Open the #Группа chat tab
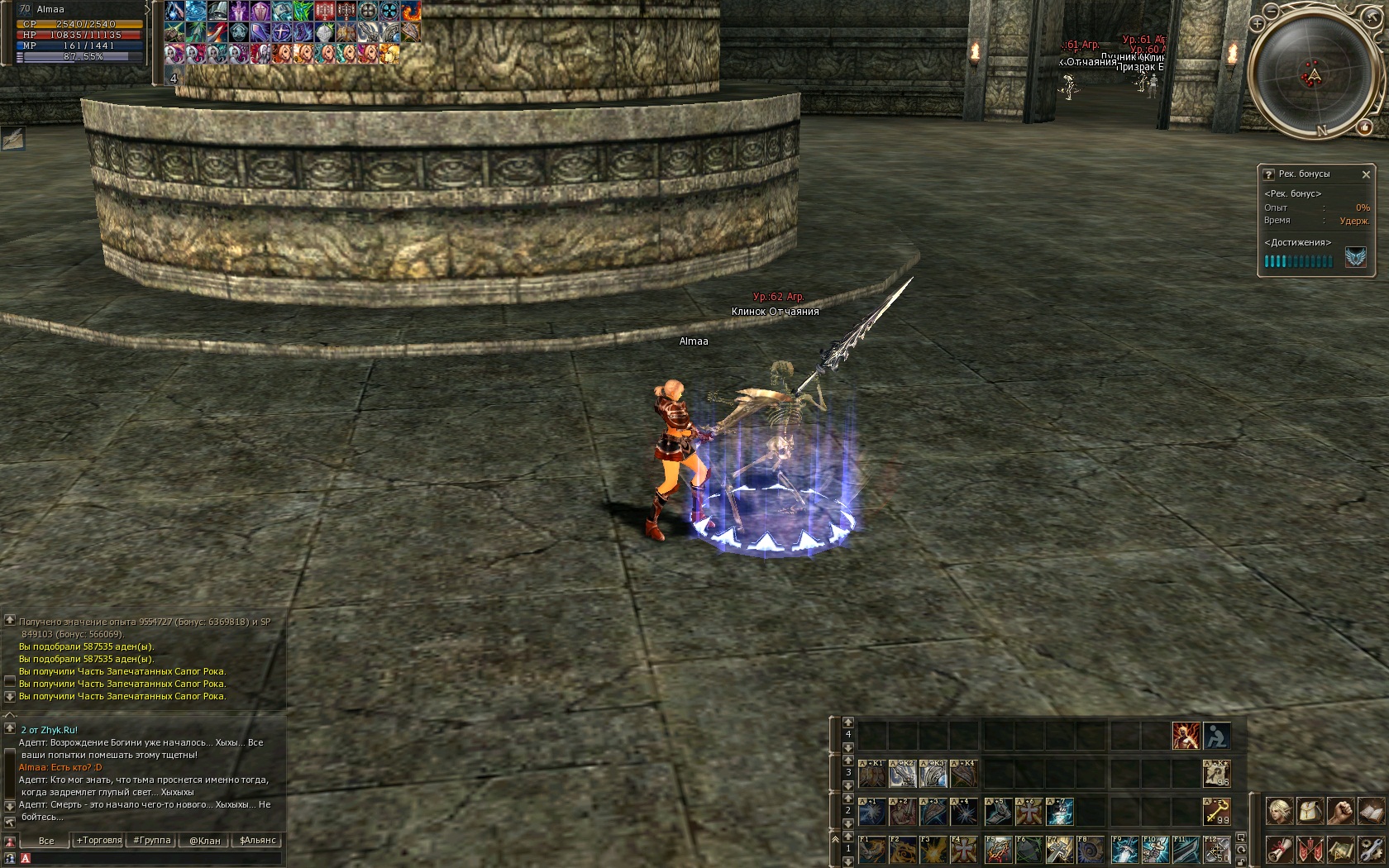The image size is (1389, 868). click(151, 841)
